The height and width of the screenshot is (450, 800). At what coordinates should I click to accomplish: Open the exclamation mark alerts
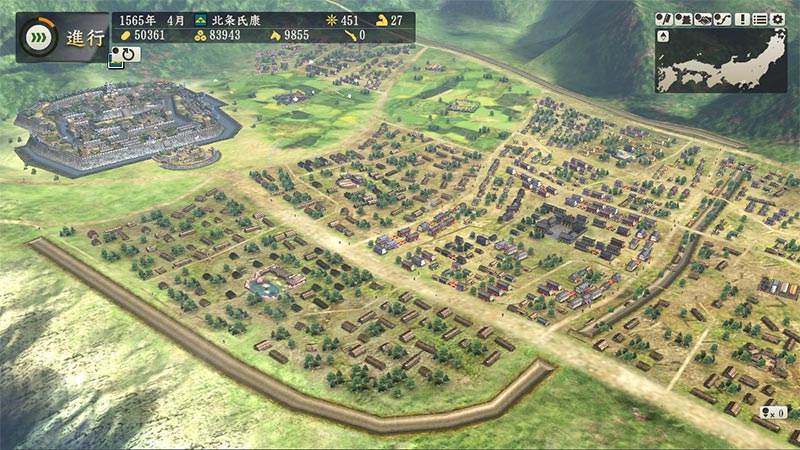(x=744, y=19)
